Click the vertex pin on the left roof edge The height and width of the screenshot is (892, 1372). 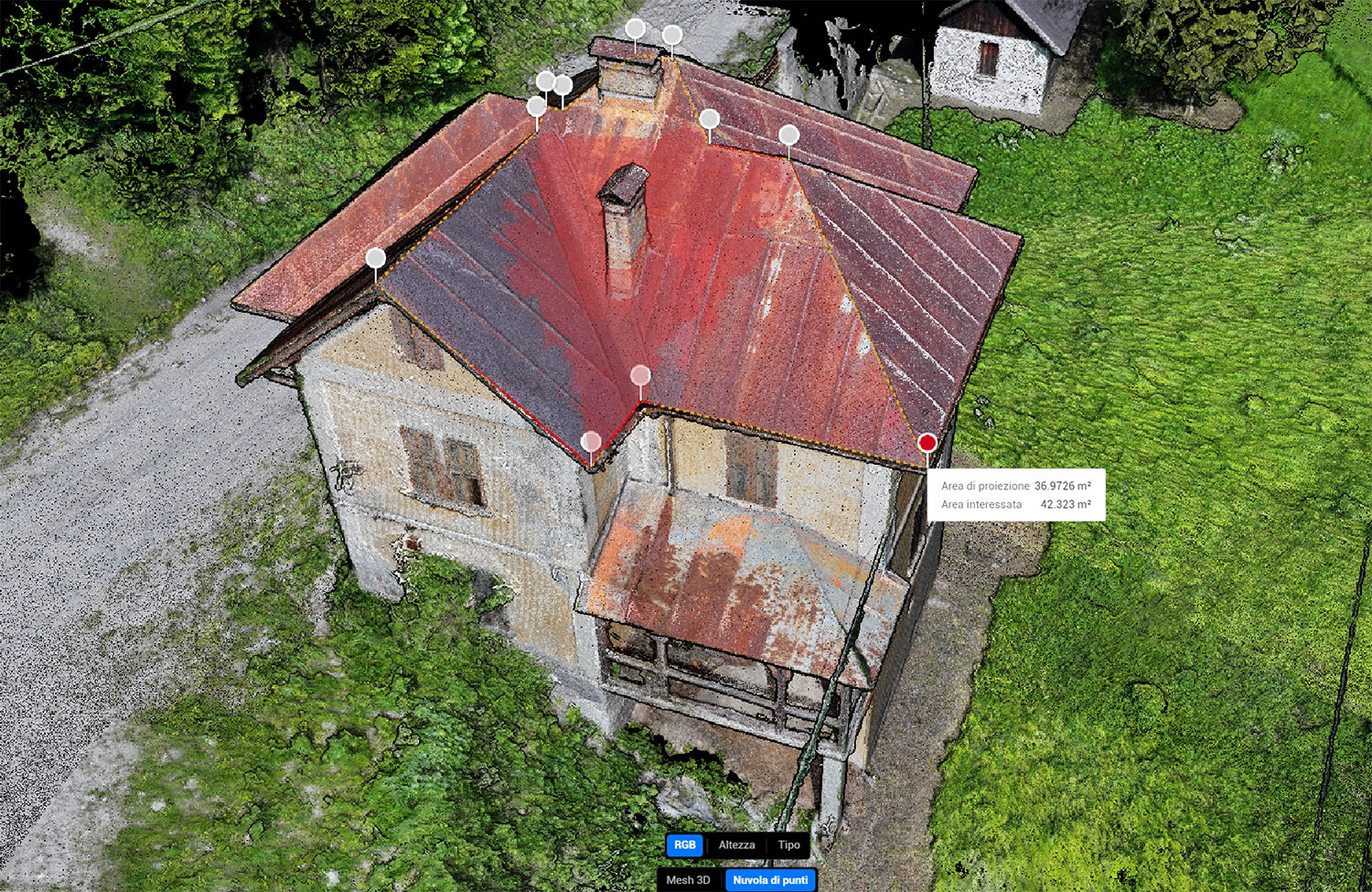[375, 259]
